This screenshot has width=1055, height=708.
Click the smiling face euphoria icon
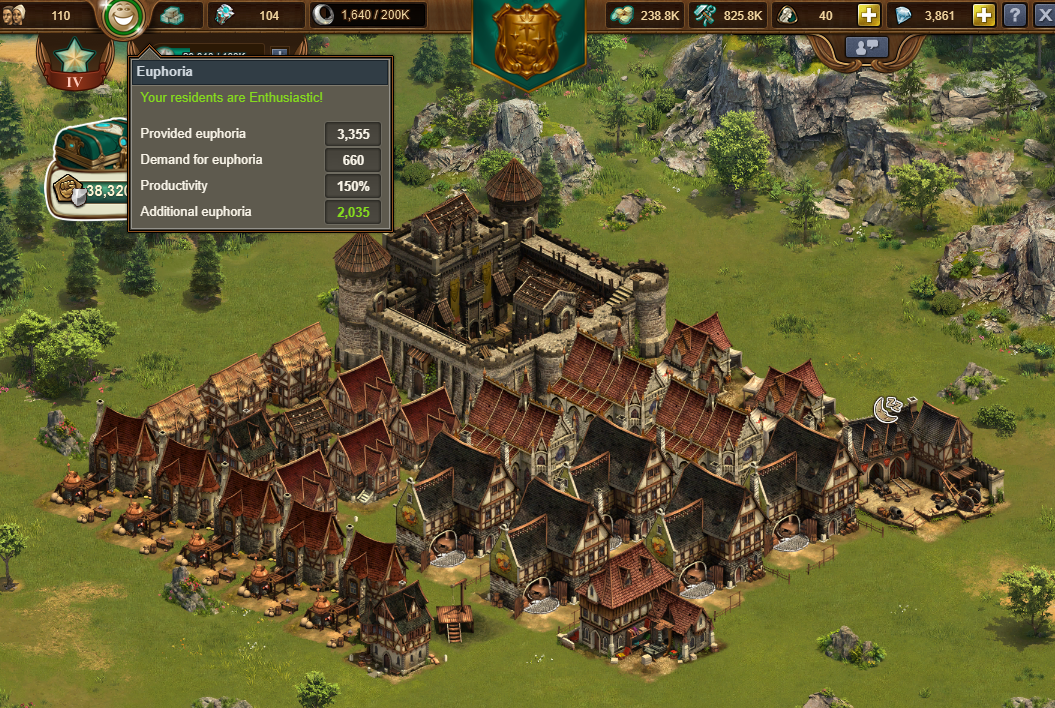tap(122, 16)
